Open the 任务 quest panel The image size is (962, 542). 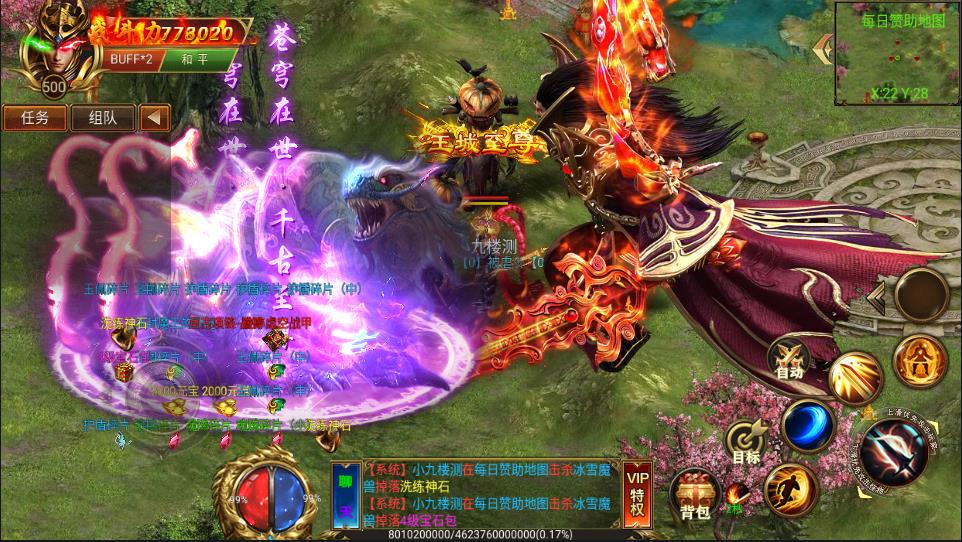coord(35,117)
